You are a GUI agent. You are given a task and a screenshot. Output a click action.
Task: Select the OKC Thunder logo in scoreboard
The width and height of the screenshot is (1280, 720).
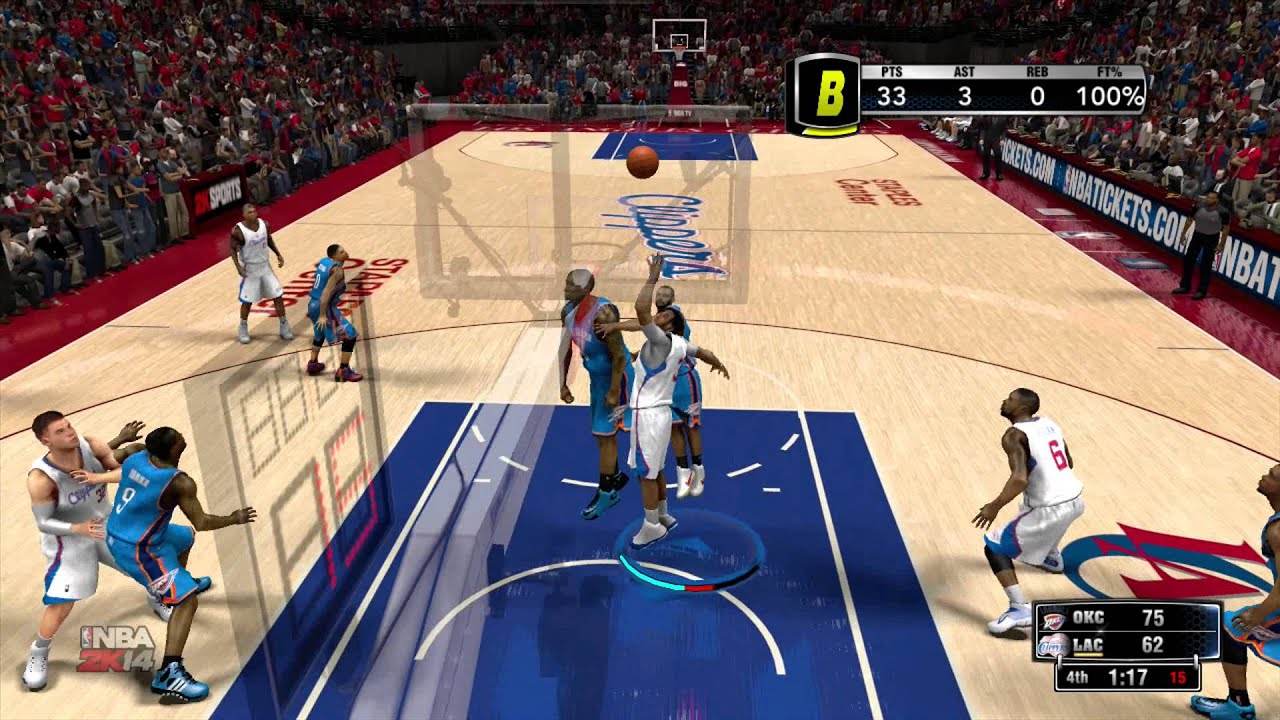pyautogui.click(x=1052, y=618)
